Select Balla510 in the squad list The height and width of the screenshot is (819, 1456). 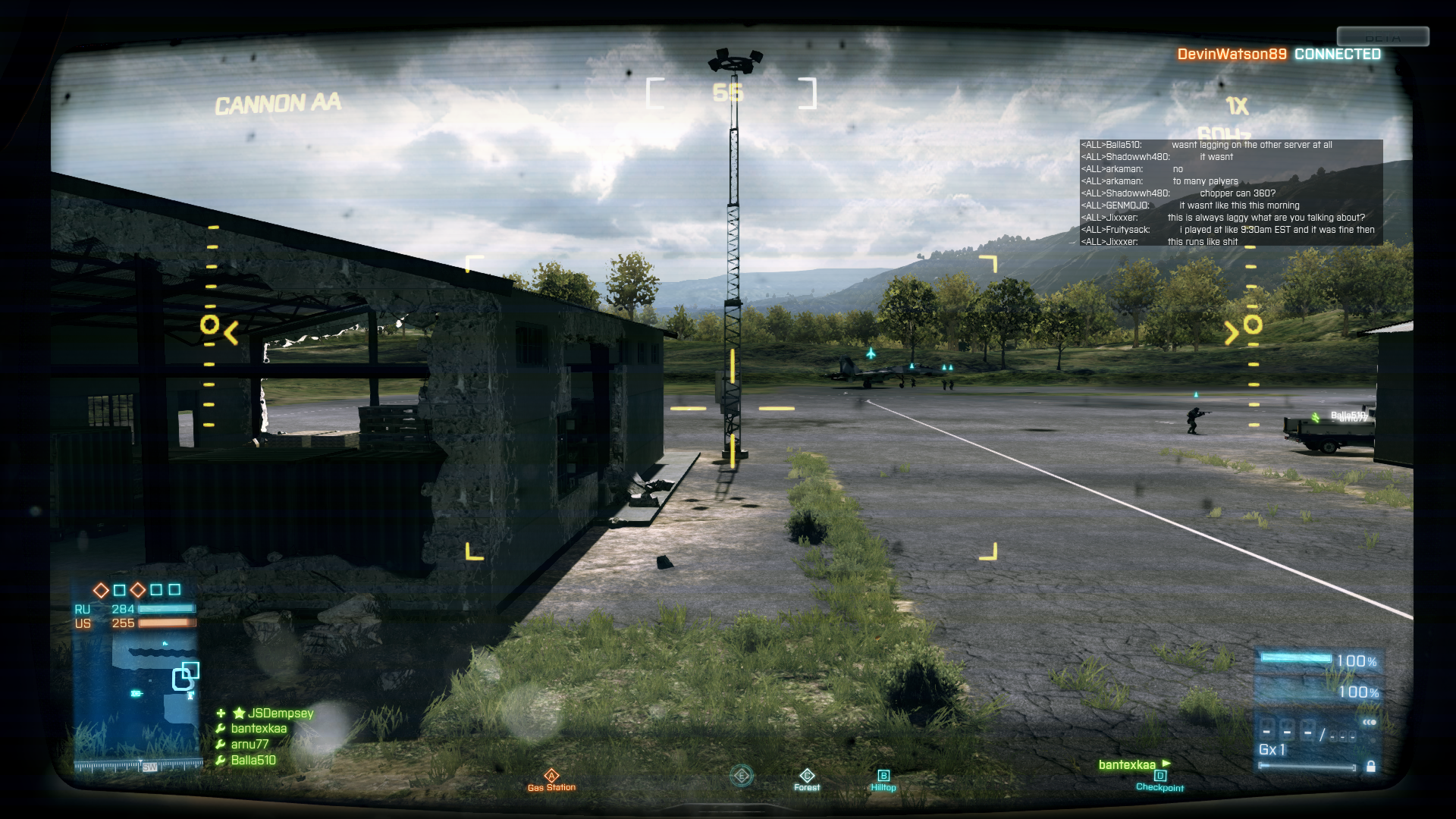(x=253, y=761)
